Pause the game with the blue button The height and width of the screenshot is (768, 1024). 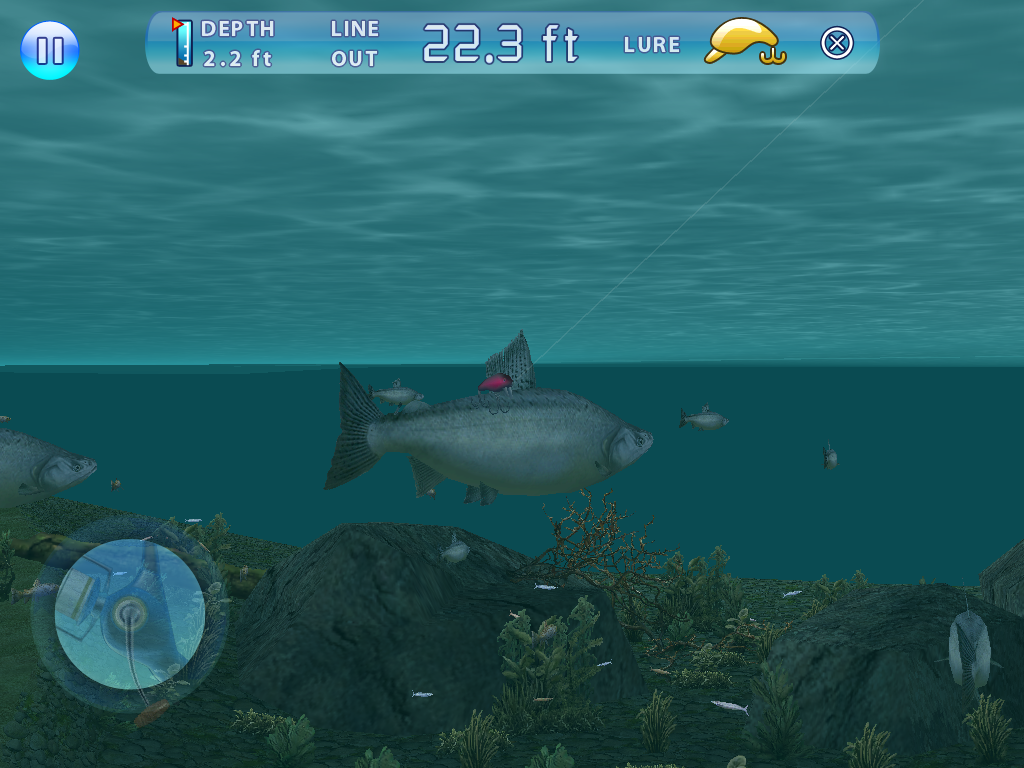point(50,50)
